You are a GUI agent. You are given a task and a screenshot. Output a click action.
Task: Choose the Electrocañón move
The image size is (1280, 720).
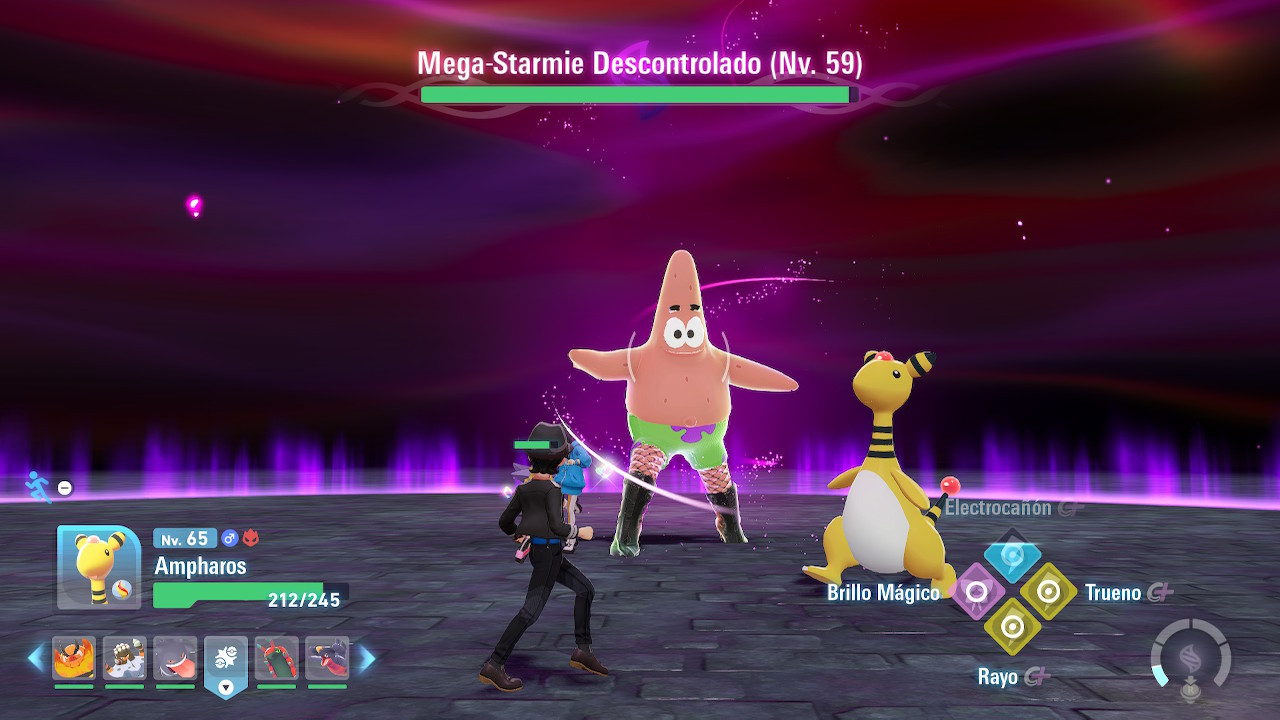1012,556
